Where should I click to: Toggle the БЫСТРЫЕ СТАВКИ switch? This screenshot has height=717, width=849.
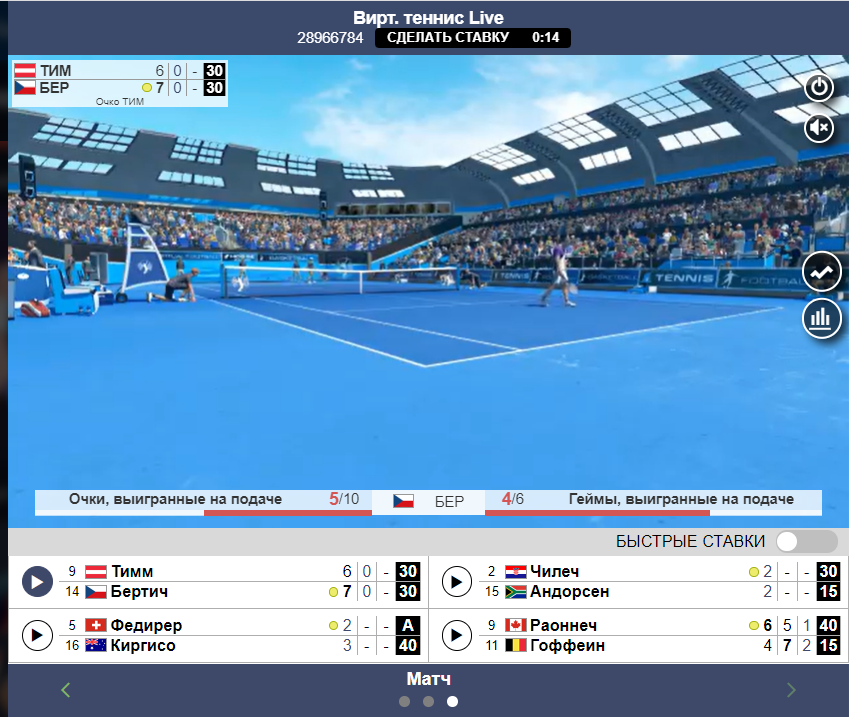tap(806, 541)
